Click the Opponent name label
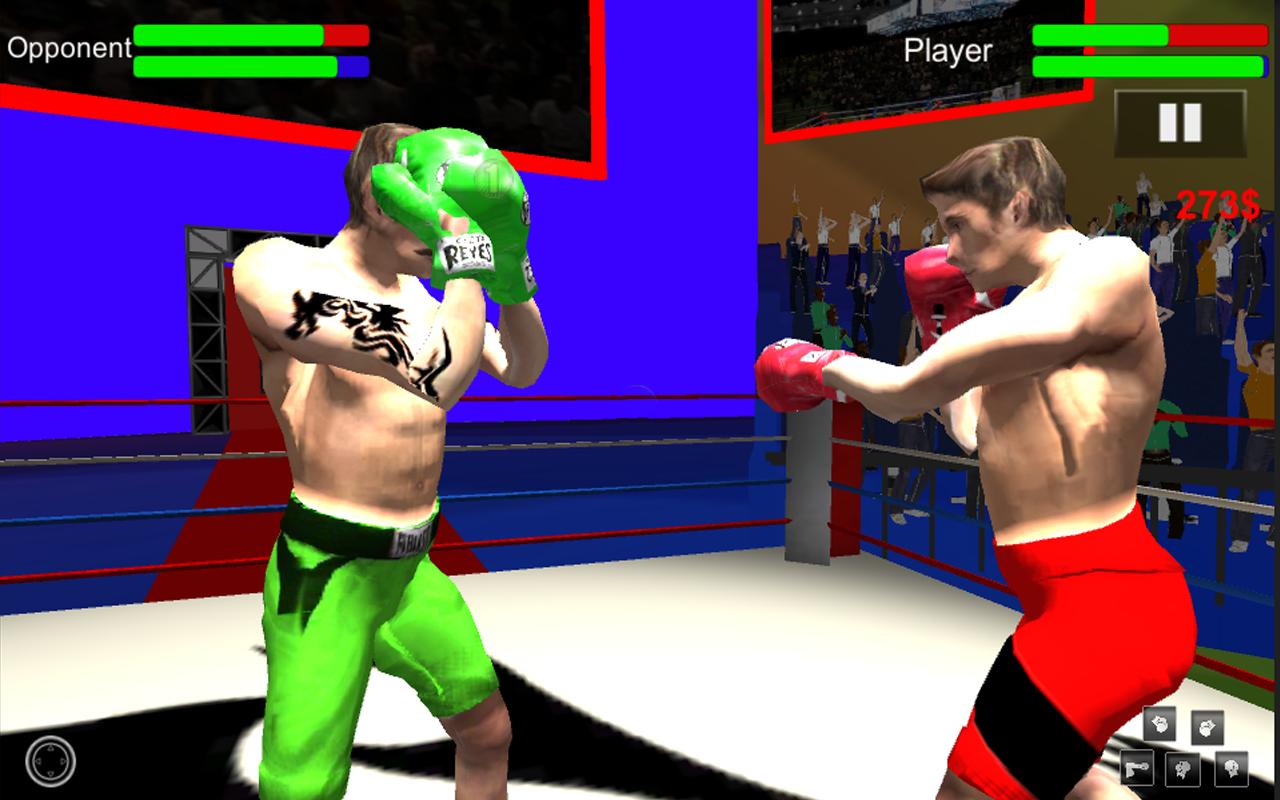The width and height of the screenshot is (1280, 800). [67, 46]
